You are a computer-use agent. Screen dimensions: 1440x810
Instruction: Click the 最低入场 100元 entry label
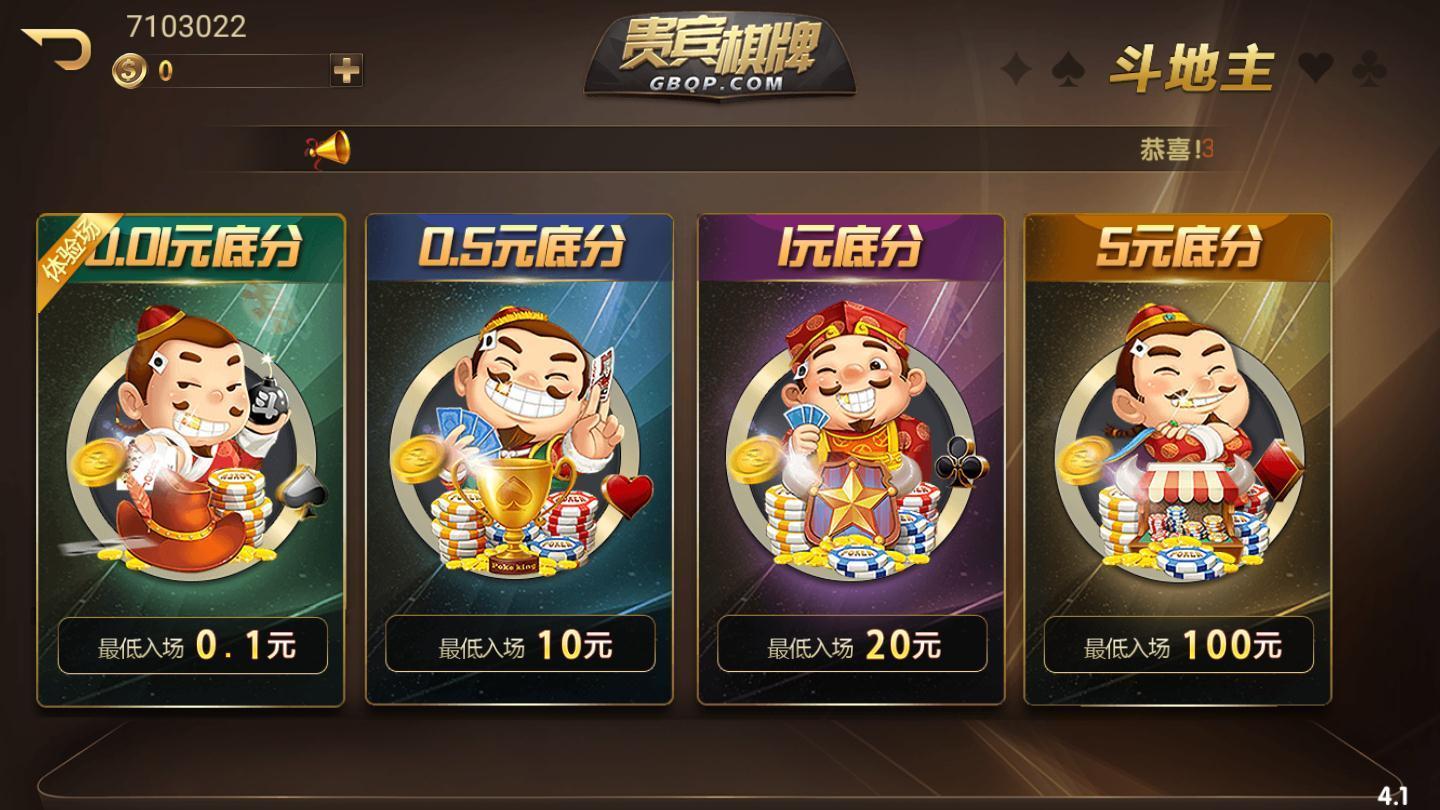point(1180,646)
